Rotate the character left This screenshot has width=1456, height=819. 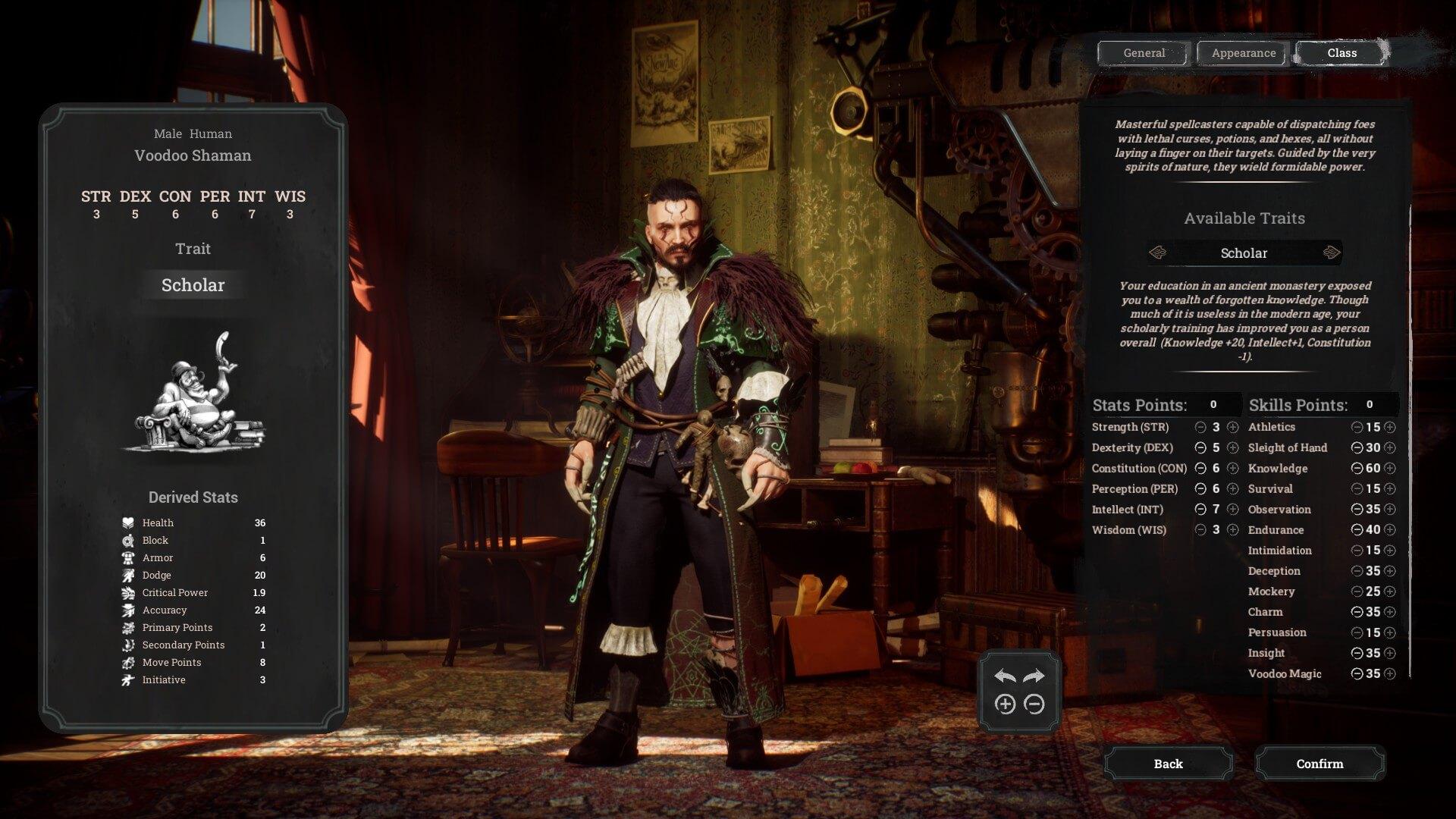pos(1005,676)
